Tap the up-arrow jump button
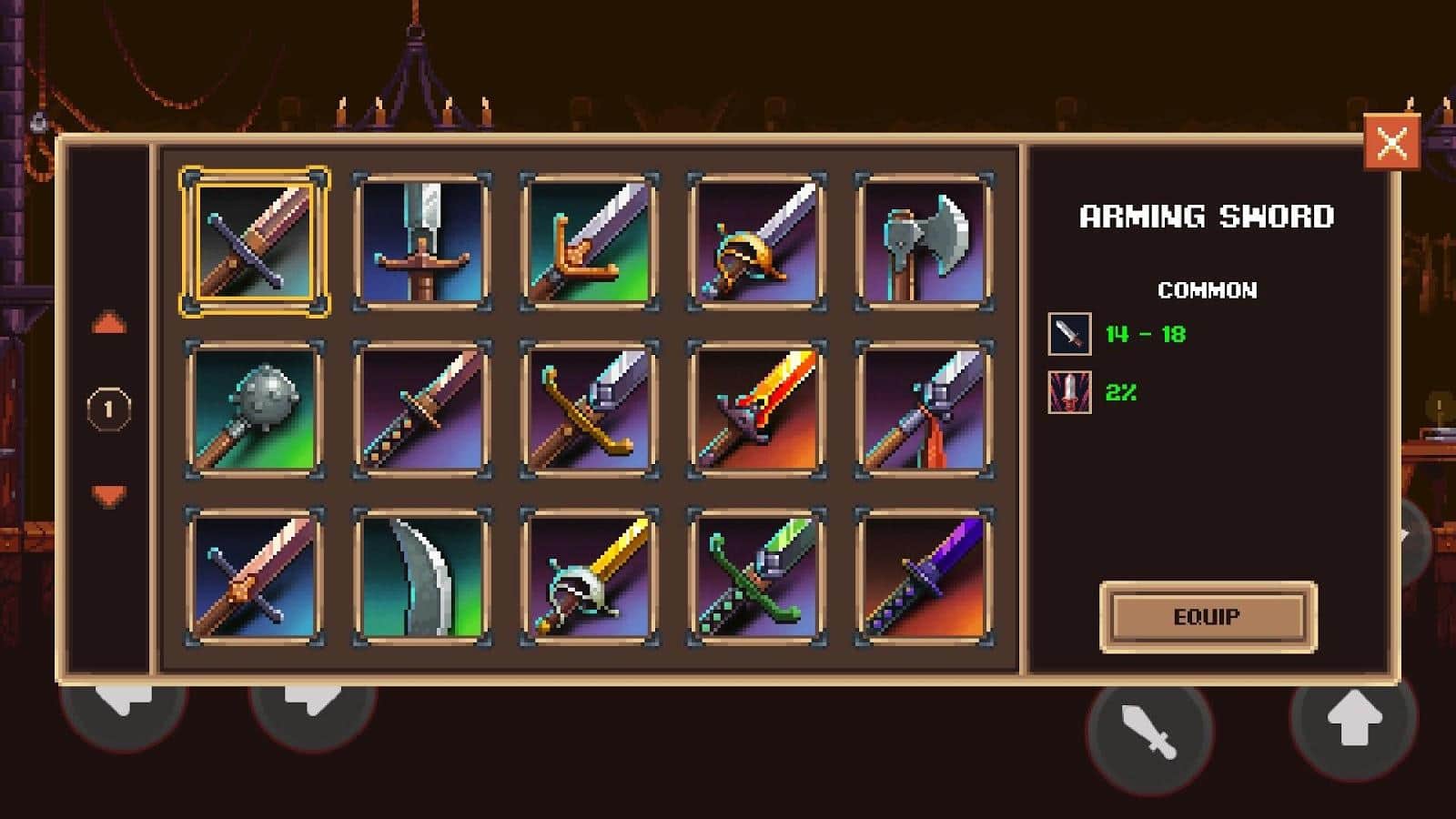 pyautogui.click(x=1353, y=719)
